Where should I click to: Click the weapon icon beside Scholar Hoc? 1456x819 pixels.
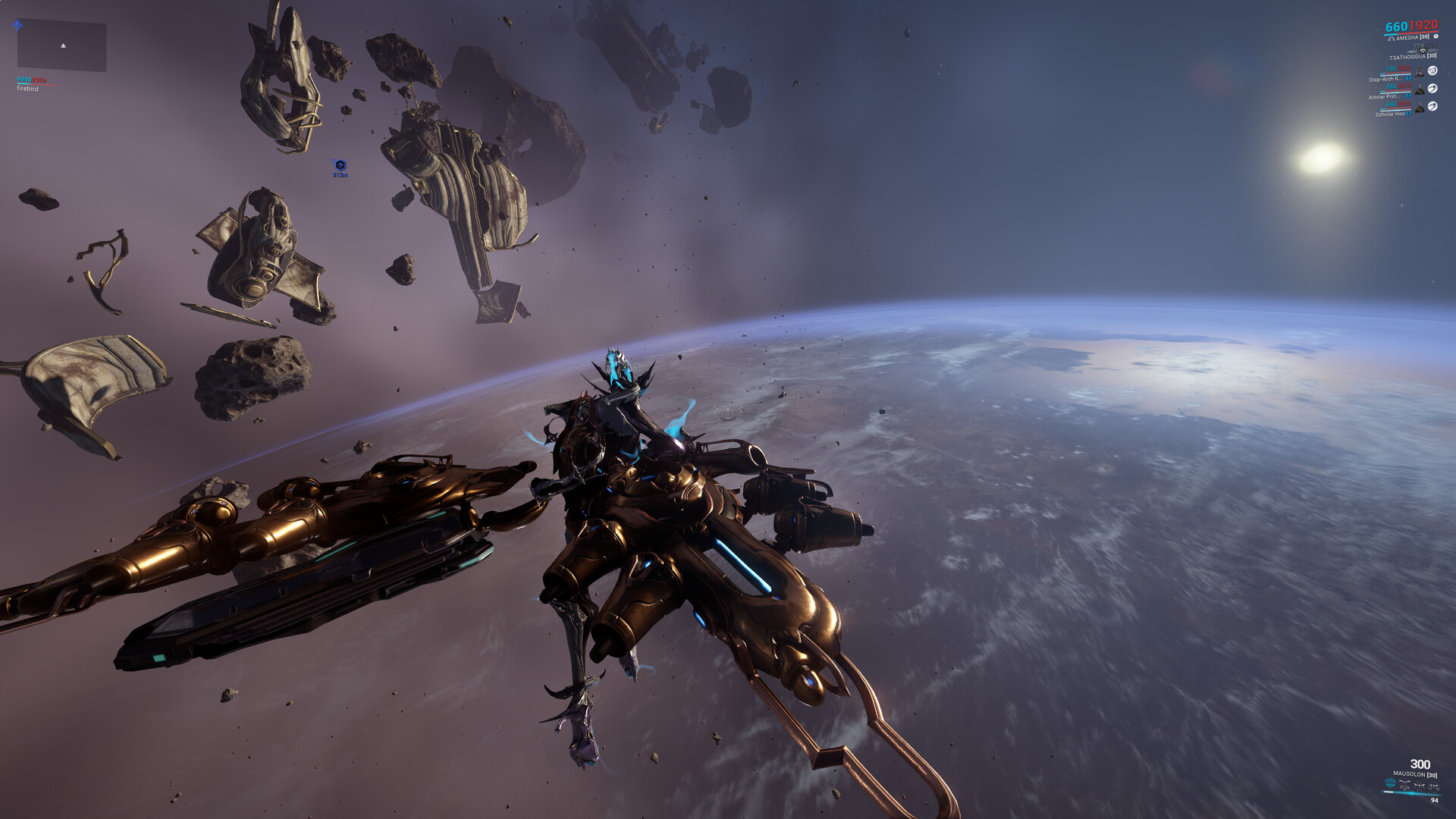[x=1432, y=107]
